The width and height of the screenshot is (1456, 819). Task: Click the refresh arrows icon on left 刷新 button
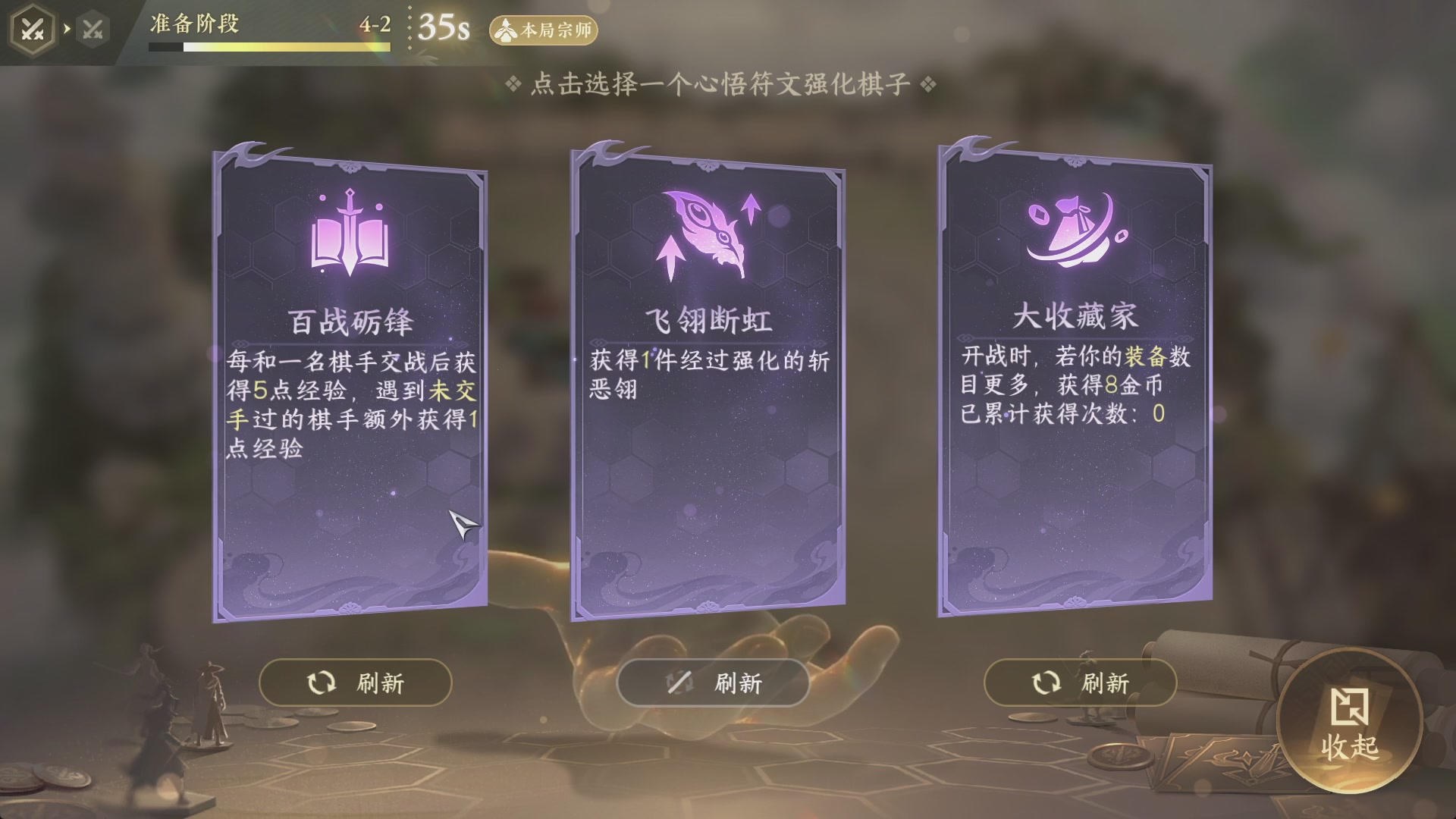point(322,682)
